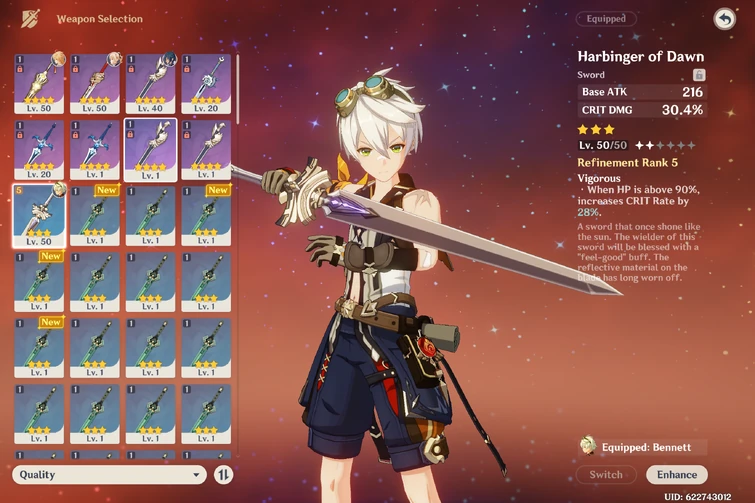Select the equipped Lv. 50 Harbinger of Dawn slot
This screenshot has width=755, height=503.
pyautogui.click(x=39, y=214)
